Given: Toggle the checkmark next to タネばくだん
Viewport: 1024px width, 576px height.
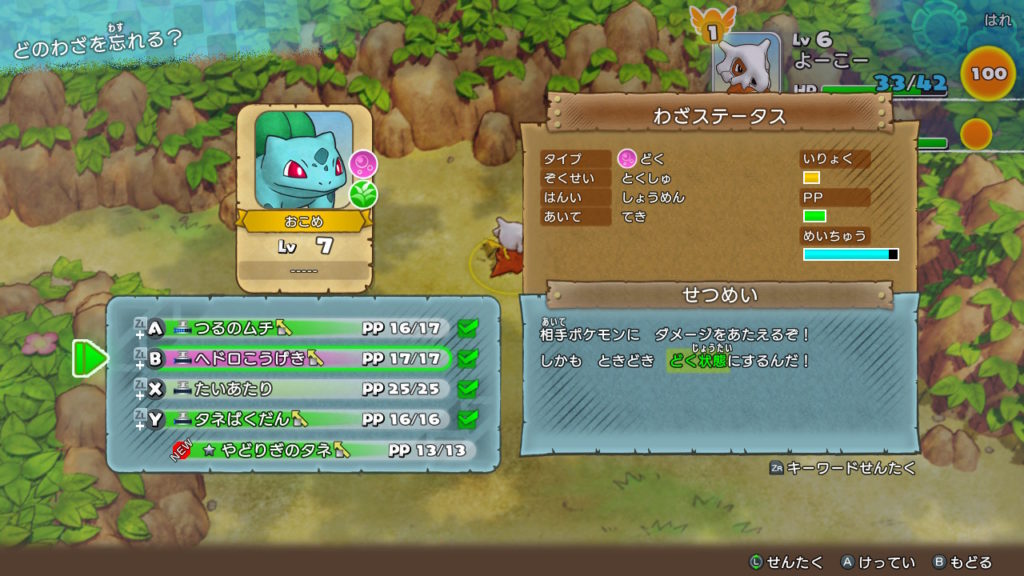Looking at the screenshot, I should [467, 419].
